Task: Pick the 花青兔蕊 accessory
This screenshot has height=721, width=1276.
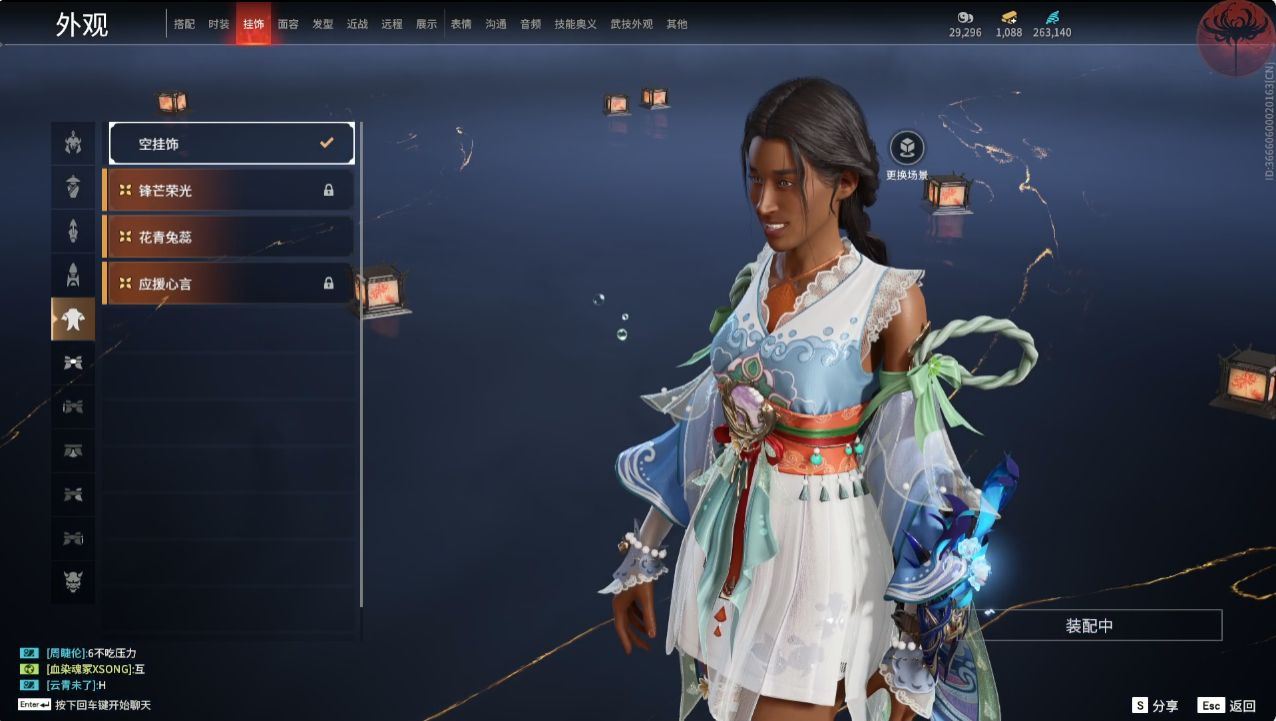Action: [229, 237]
